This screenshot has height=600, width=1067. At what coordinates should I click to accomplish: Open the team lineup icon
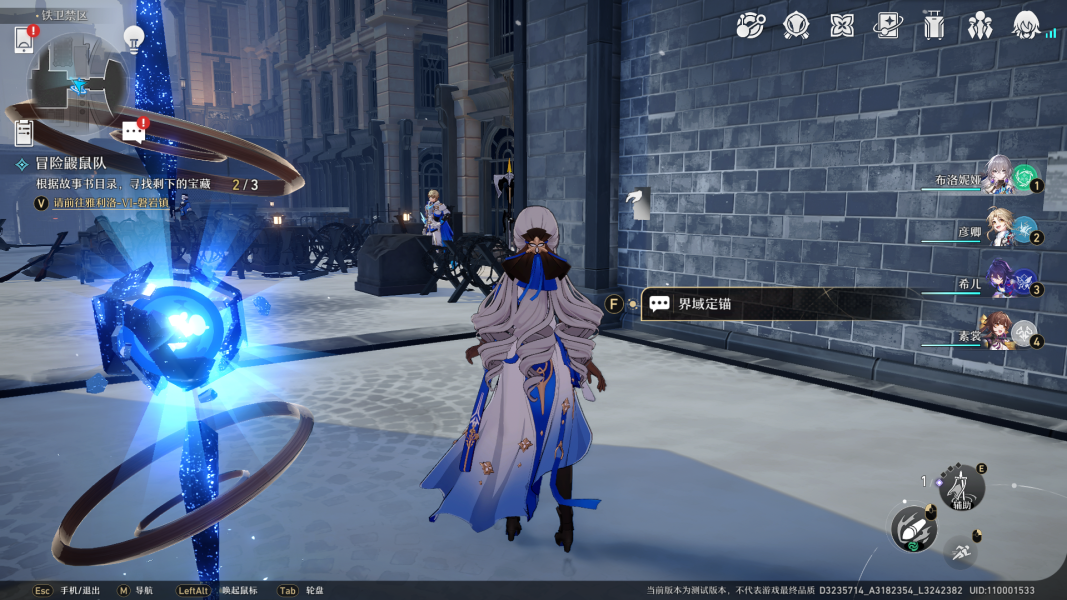click(980, 25)
